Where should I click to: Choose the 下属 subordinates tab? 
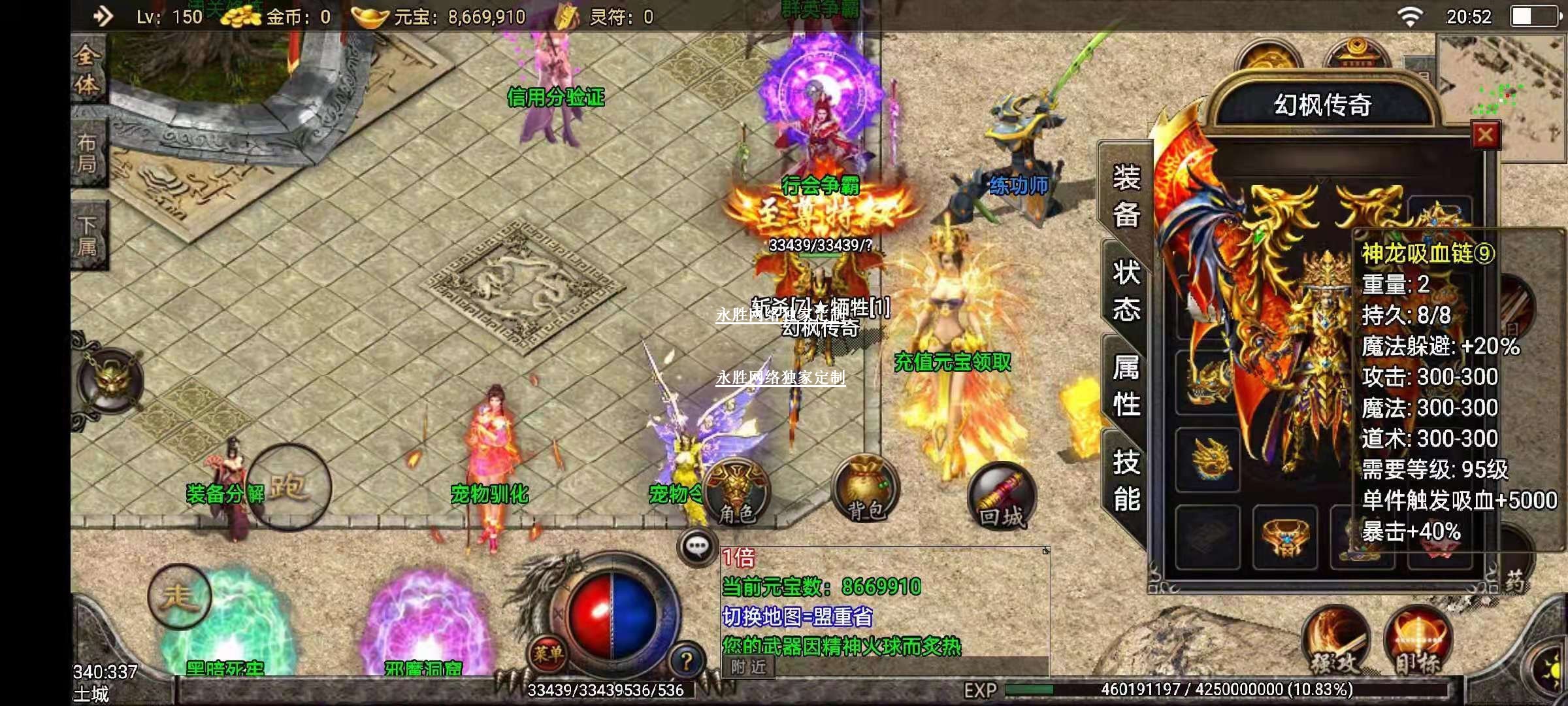88,236
